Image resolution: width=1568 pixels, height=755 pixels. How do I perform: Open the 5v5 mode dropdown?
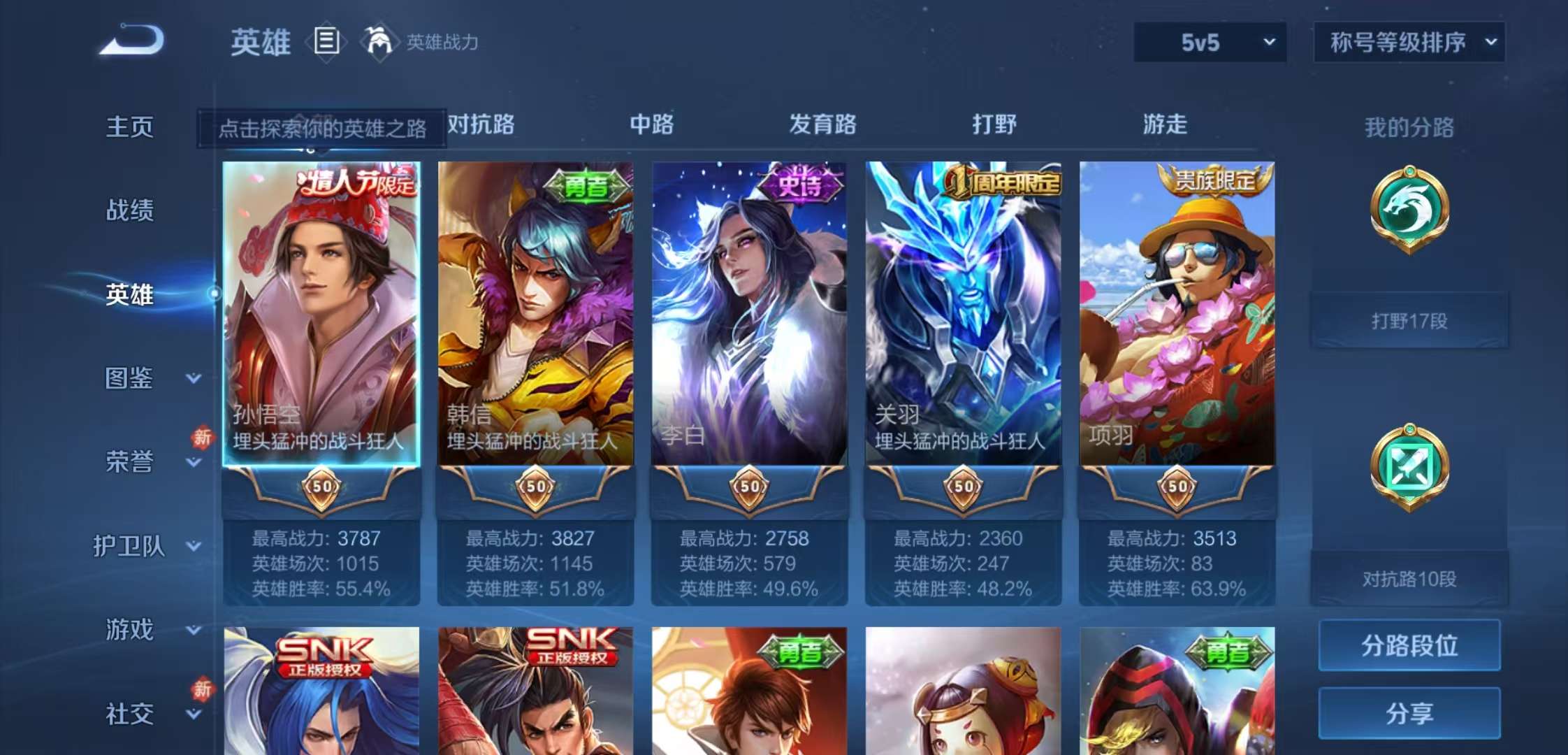click(x=1209, y=43)
